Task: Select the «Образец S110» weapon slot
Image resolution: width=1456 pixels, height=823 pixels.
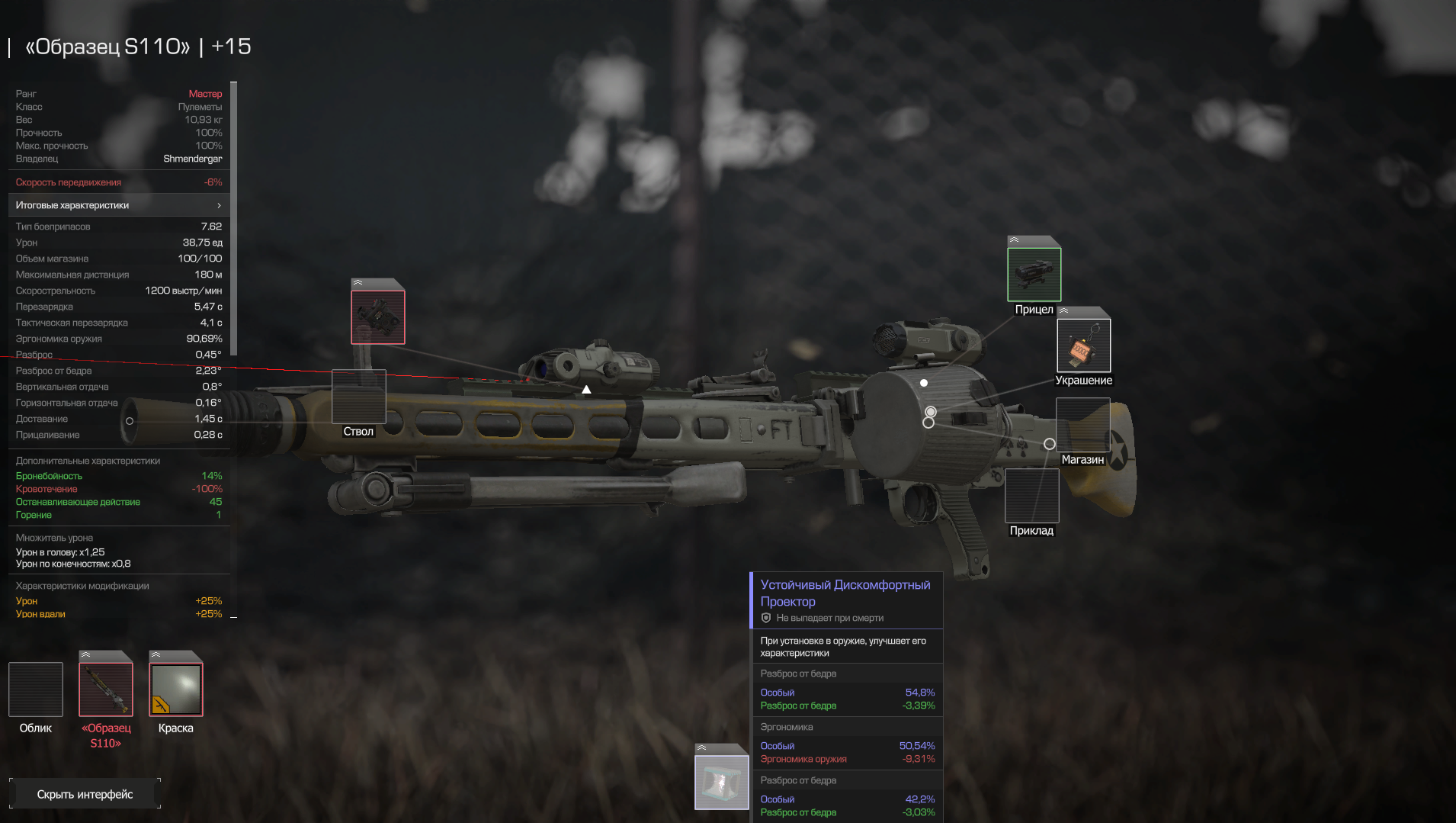Action: coord(106,690)
